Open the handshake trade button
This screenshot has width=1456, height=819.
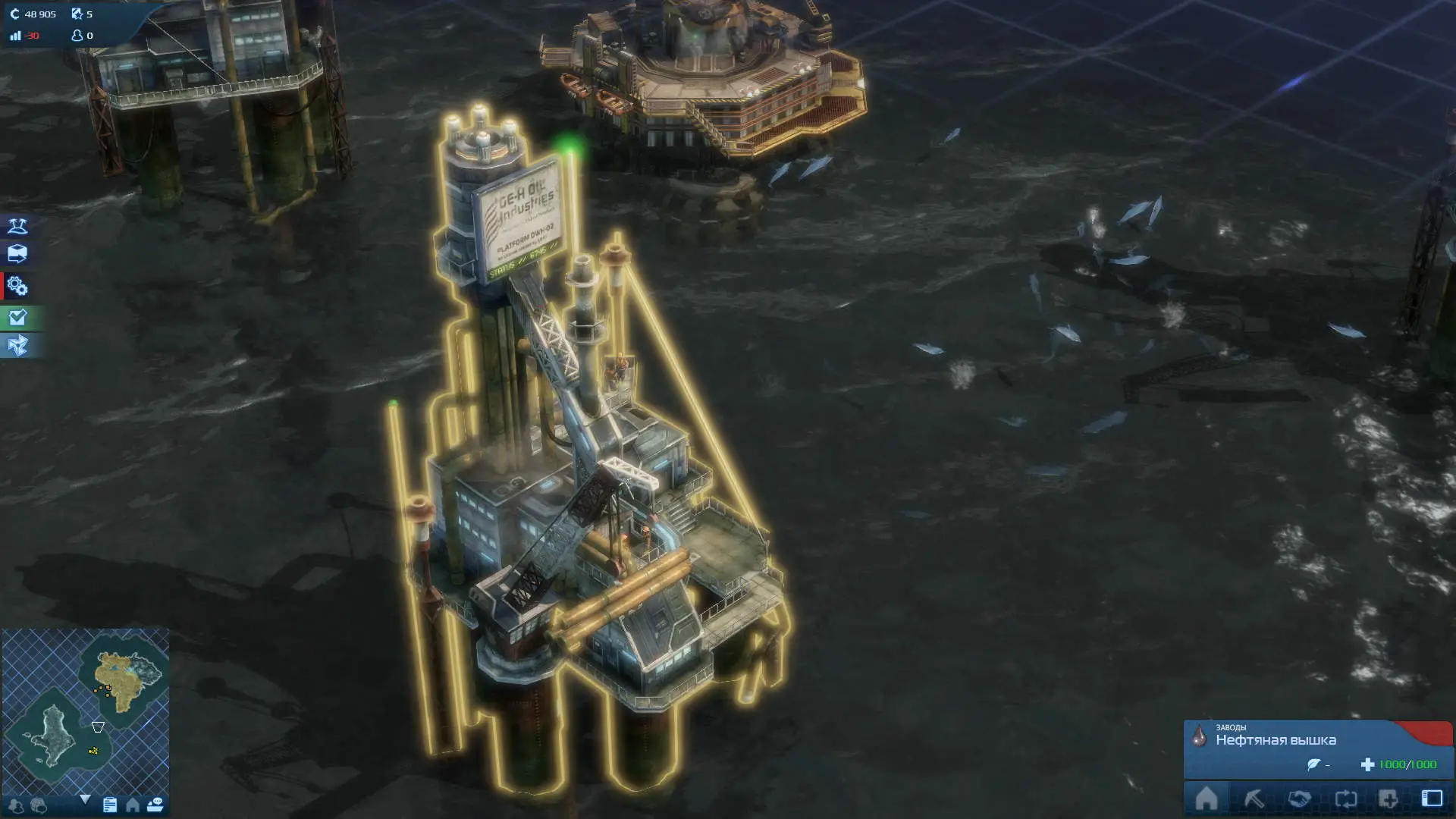1299,799
